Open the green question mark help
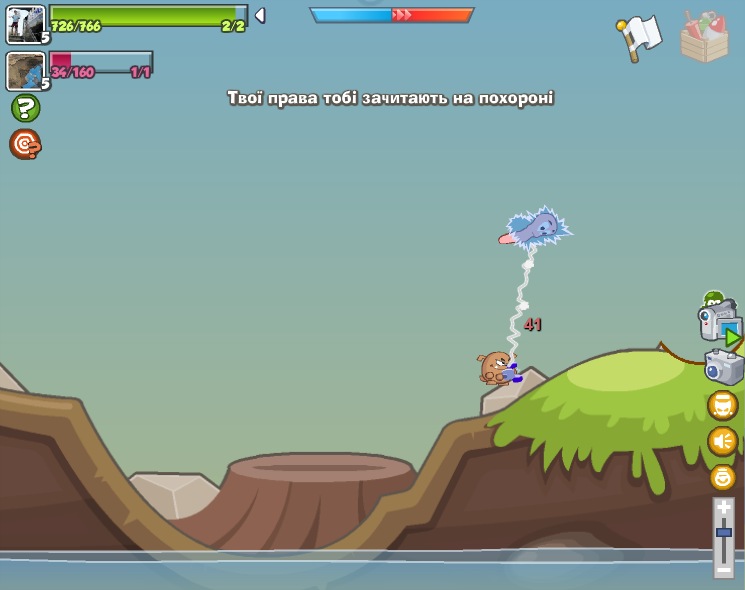 [25, 108]
